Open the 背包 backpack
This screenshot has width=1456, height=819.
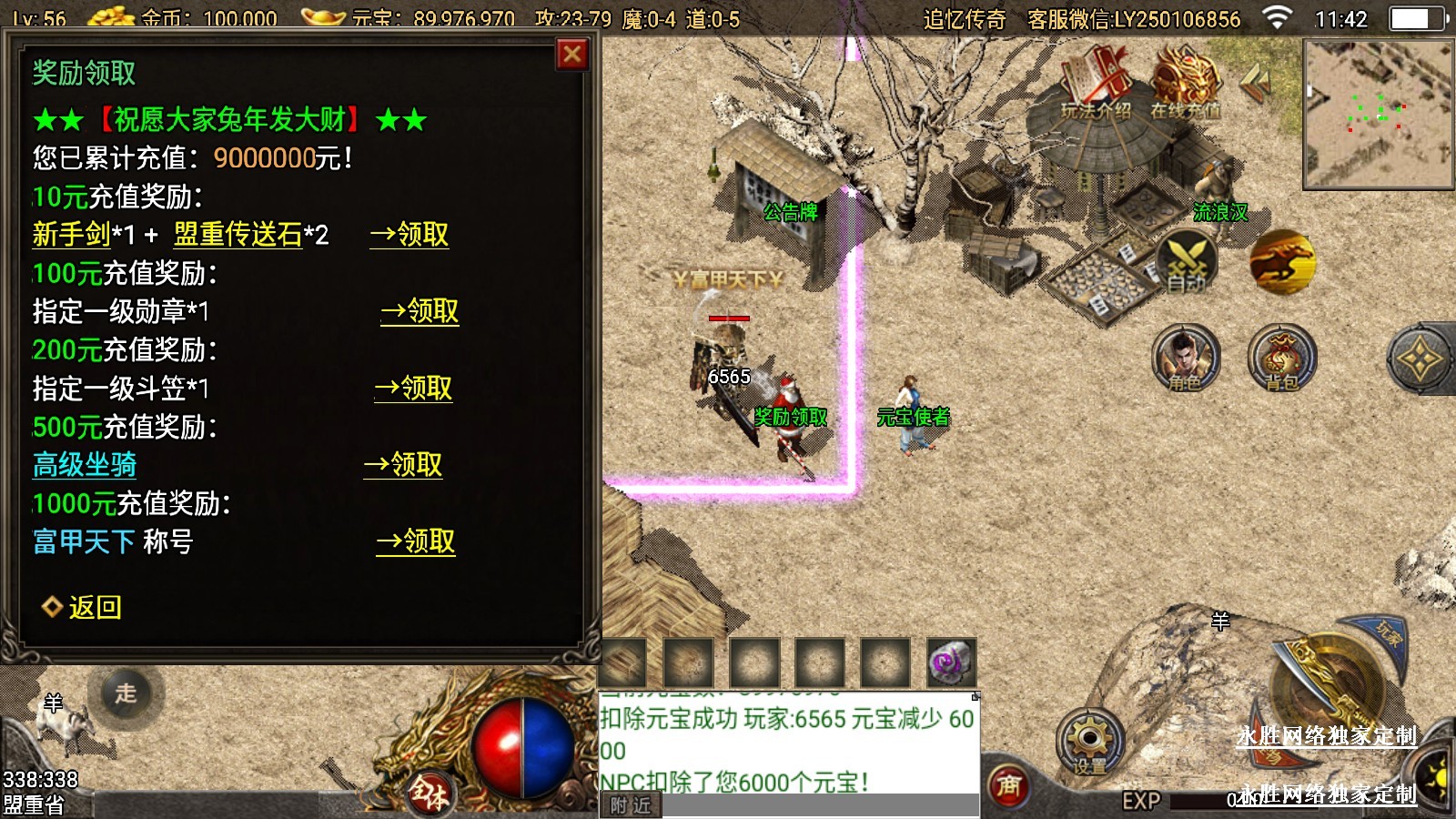pos(1281,358)
